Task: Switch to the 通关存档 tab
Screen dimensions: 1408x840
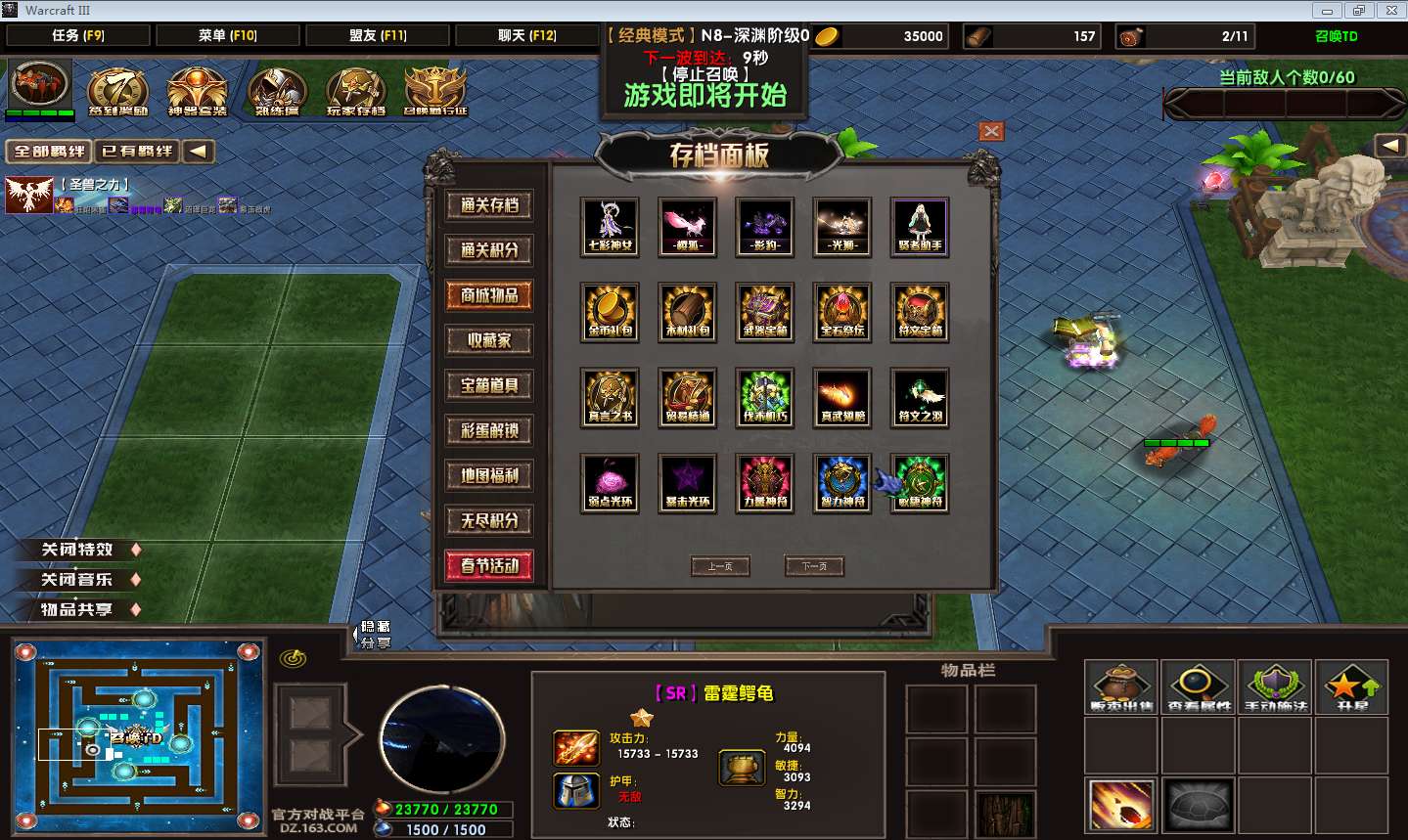Action: click(489, 205)
